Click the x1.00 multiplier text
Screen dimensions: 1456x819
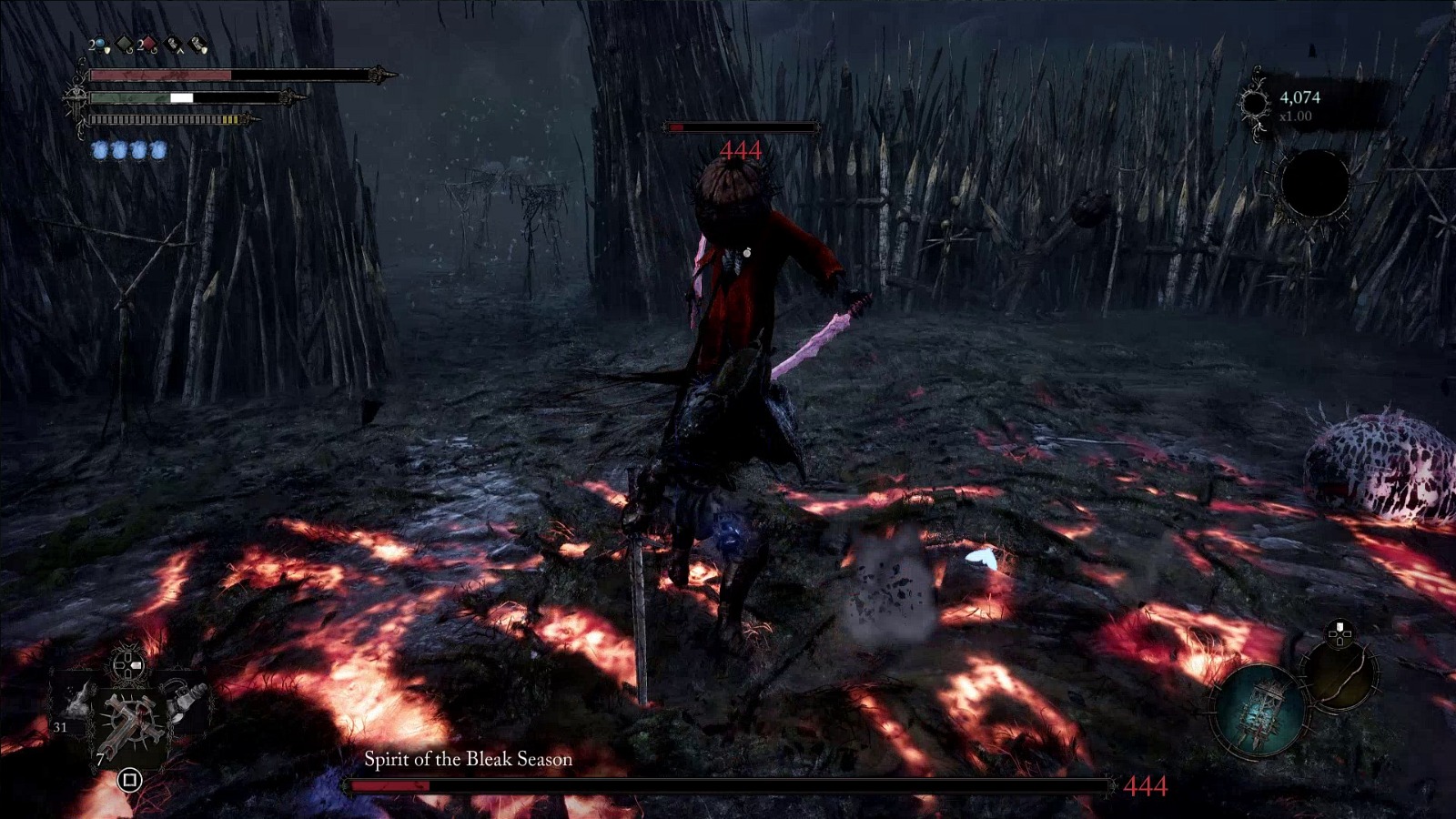point(1296,116)
